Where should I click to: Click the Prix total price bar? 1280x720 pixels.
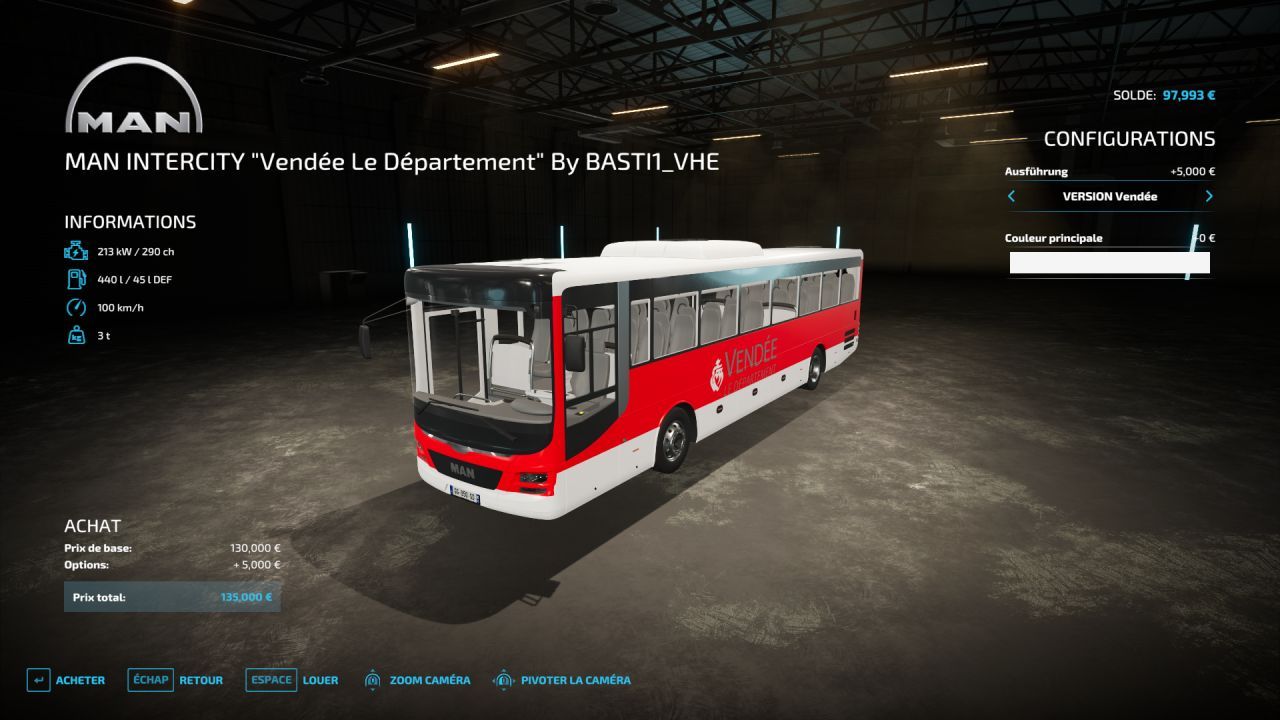pyautogui.click(x=172, y=596)
